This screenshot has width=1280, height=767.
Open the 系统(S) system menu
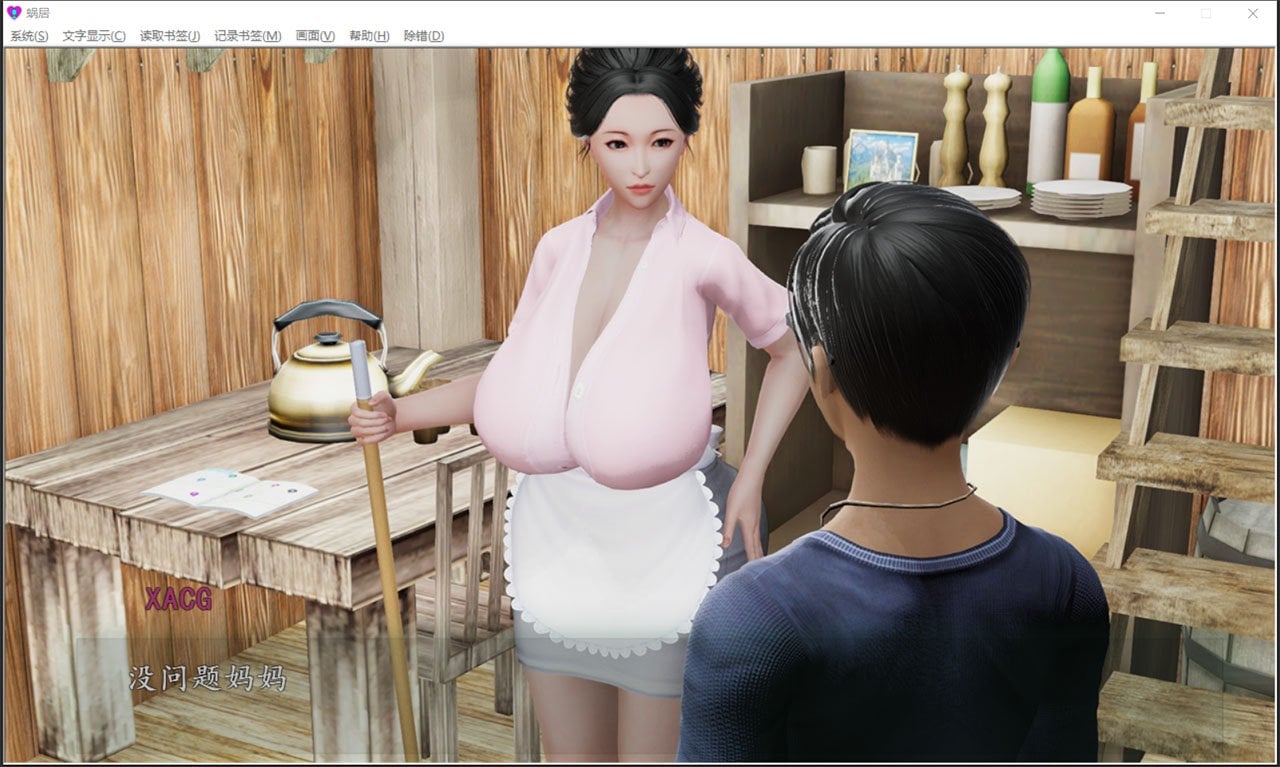point(27,35)
